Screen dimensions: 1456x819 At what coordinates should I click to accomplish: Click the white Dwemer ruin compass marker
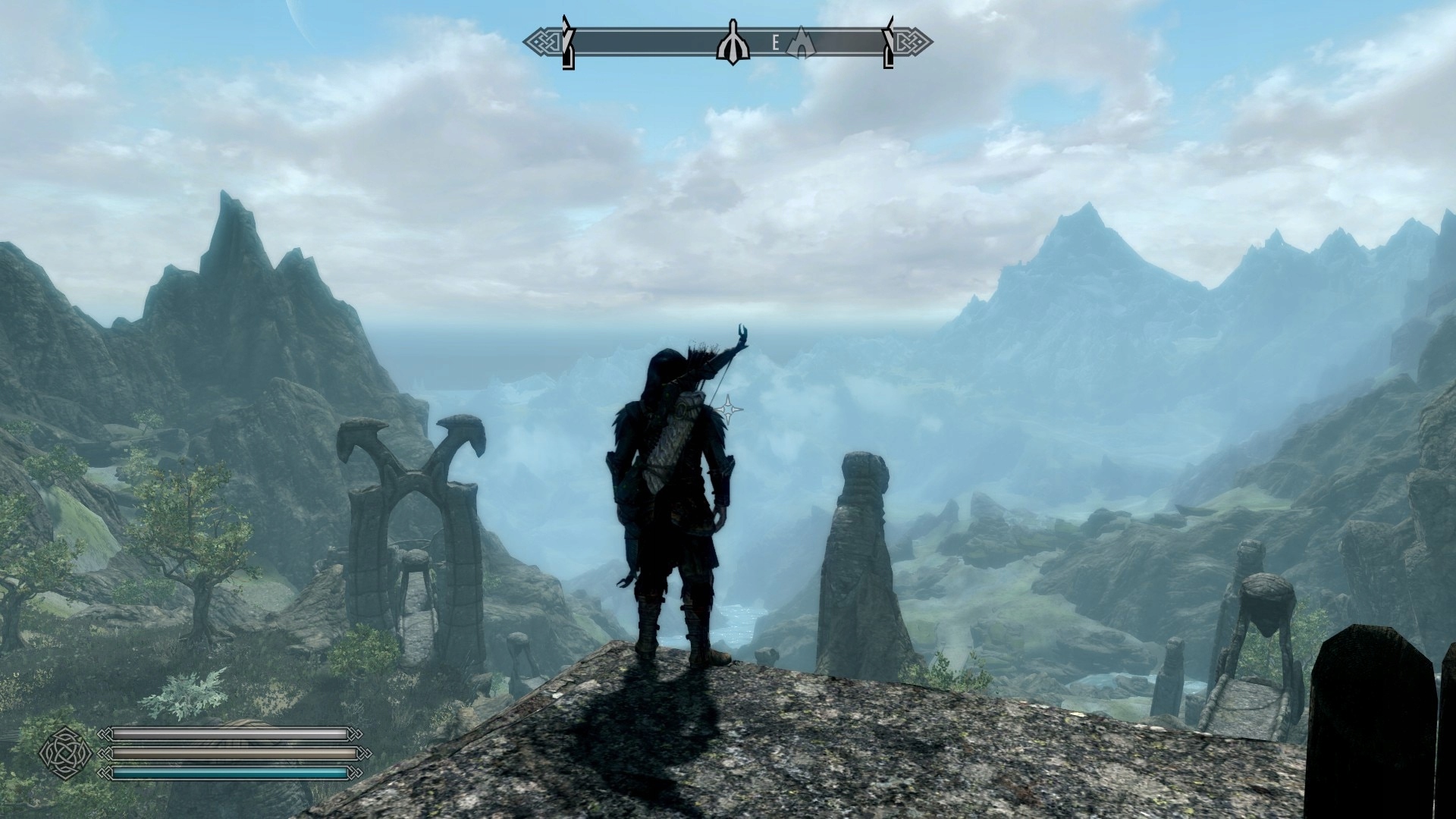pos(733,45)
